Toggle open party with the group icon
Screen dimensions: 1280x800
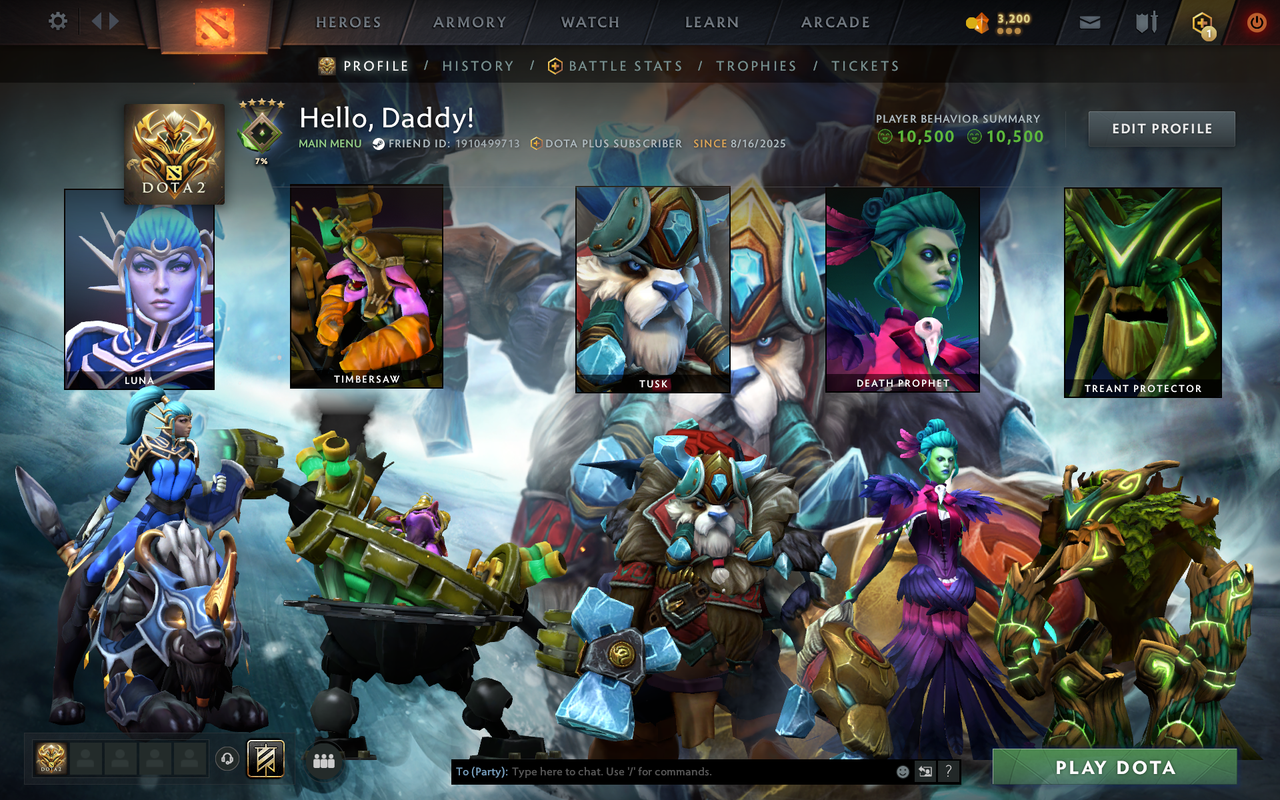tap(323, 759)
